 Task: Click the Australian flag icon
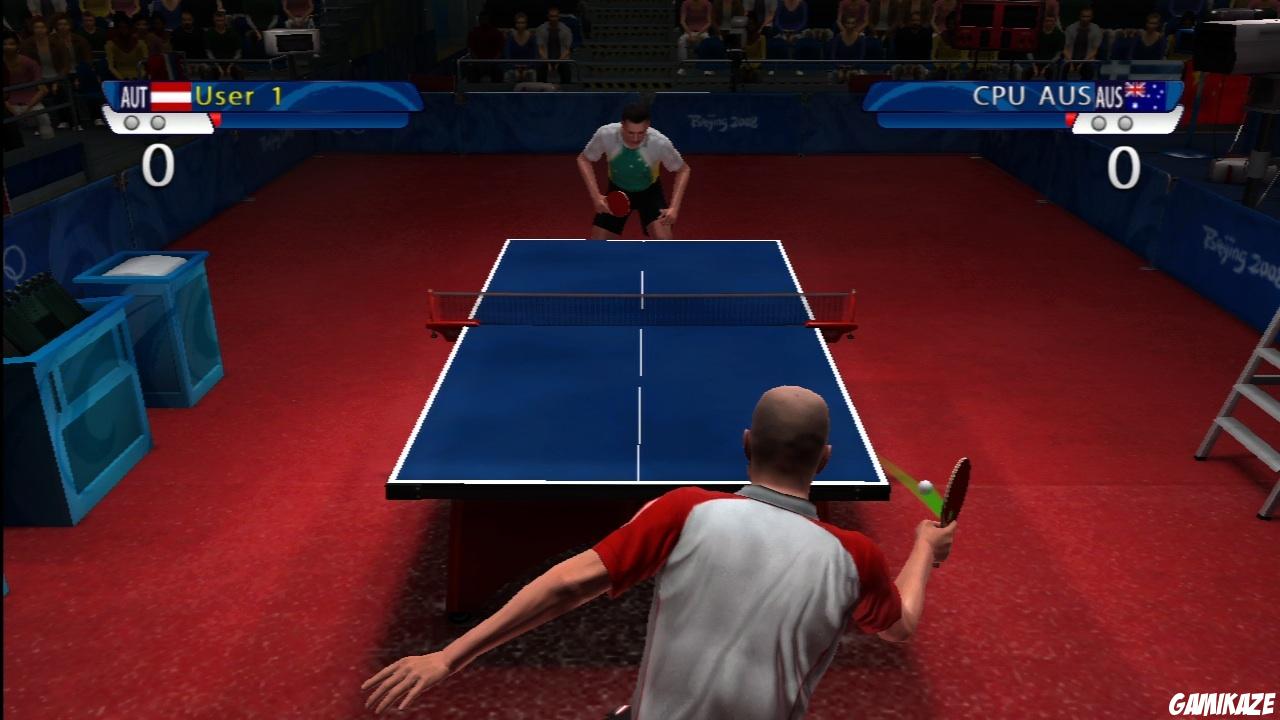pyautogui.click(x=1145, y=95)
